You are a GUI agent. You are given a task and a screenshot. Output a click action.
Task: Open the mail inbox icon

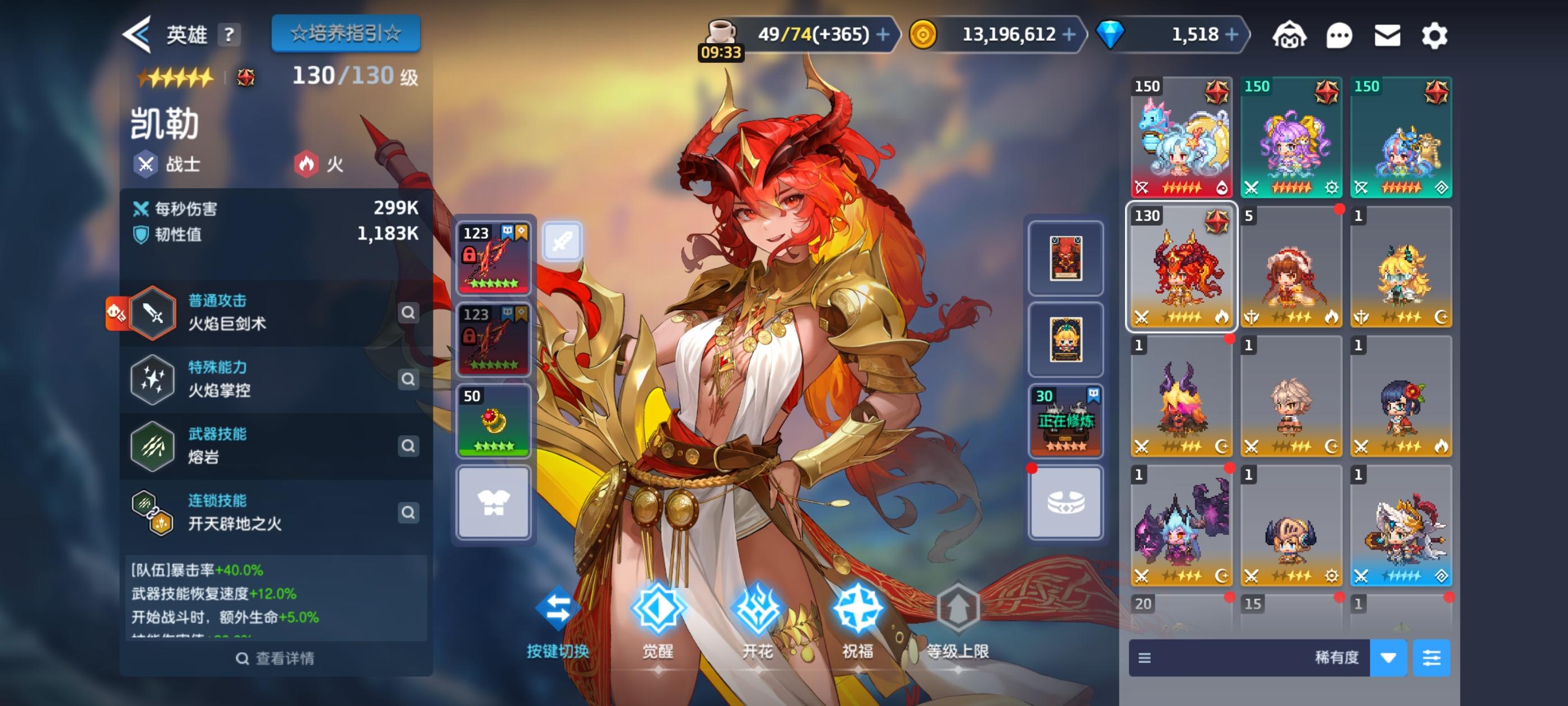[x=1387, y=35]
